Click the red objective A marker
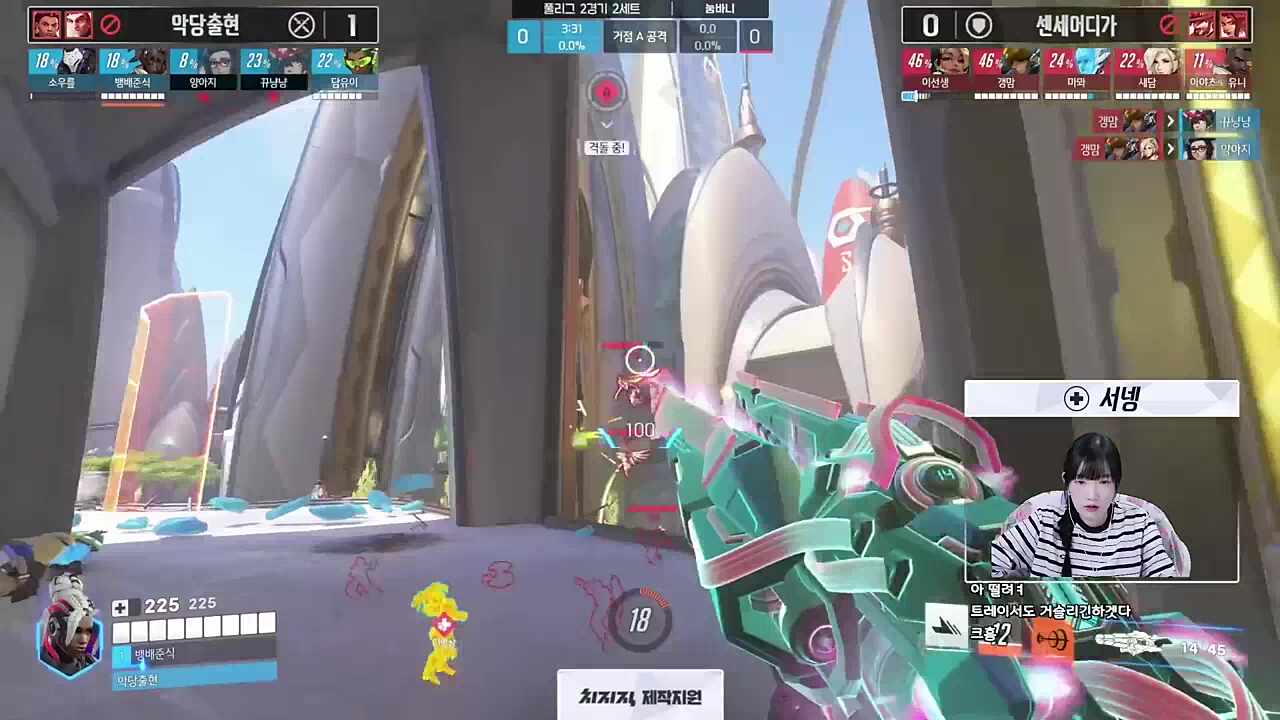 (606, 94)
